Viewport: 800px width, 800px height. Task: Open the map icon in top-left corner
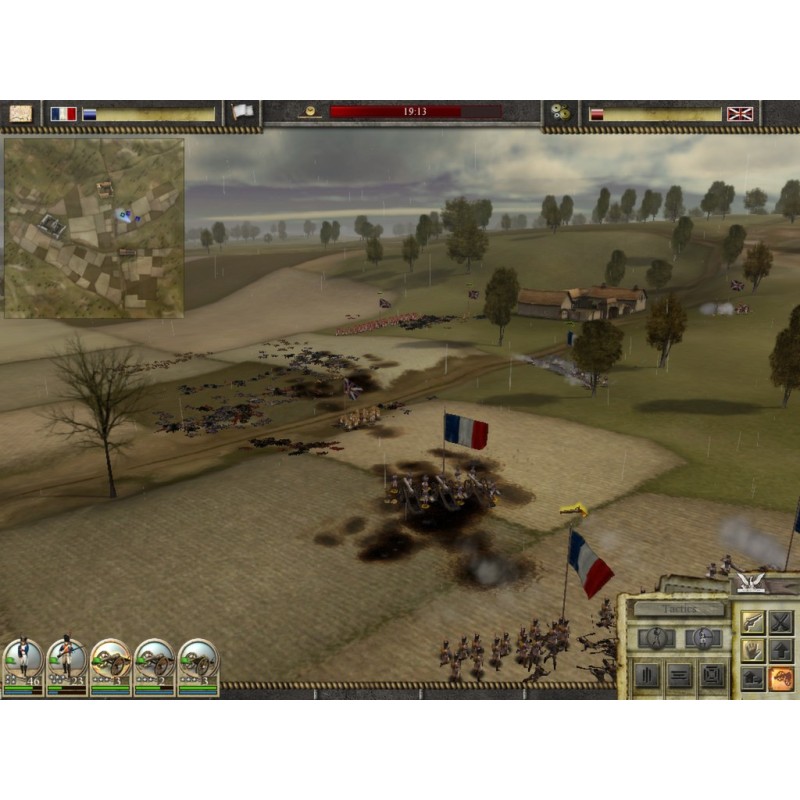pyautogui.click(x=21, y=114)
